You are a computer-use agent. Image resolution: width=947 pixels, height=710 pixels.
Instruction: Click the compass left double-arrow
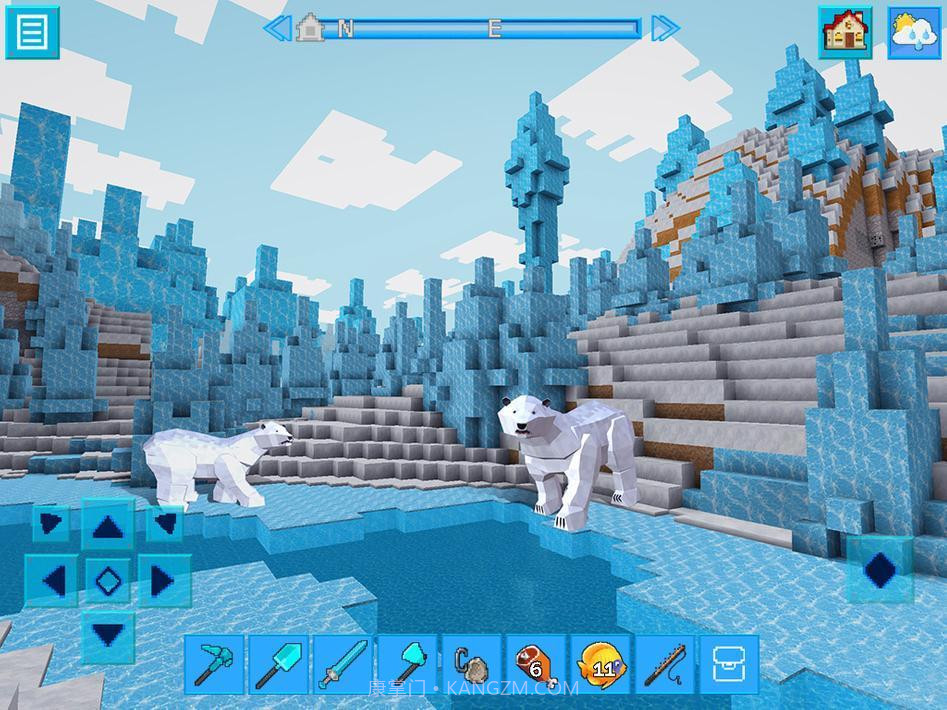pos(277,28)
